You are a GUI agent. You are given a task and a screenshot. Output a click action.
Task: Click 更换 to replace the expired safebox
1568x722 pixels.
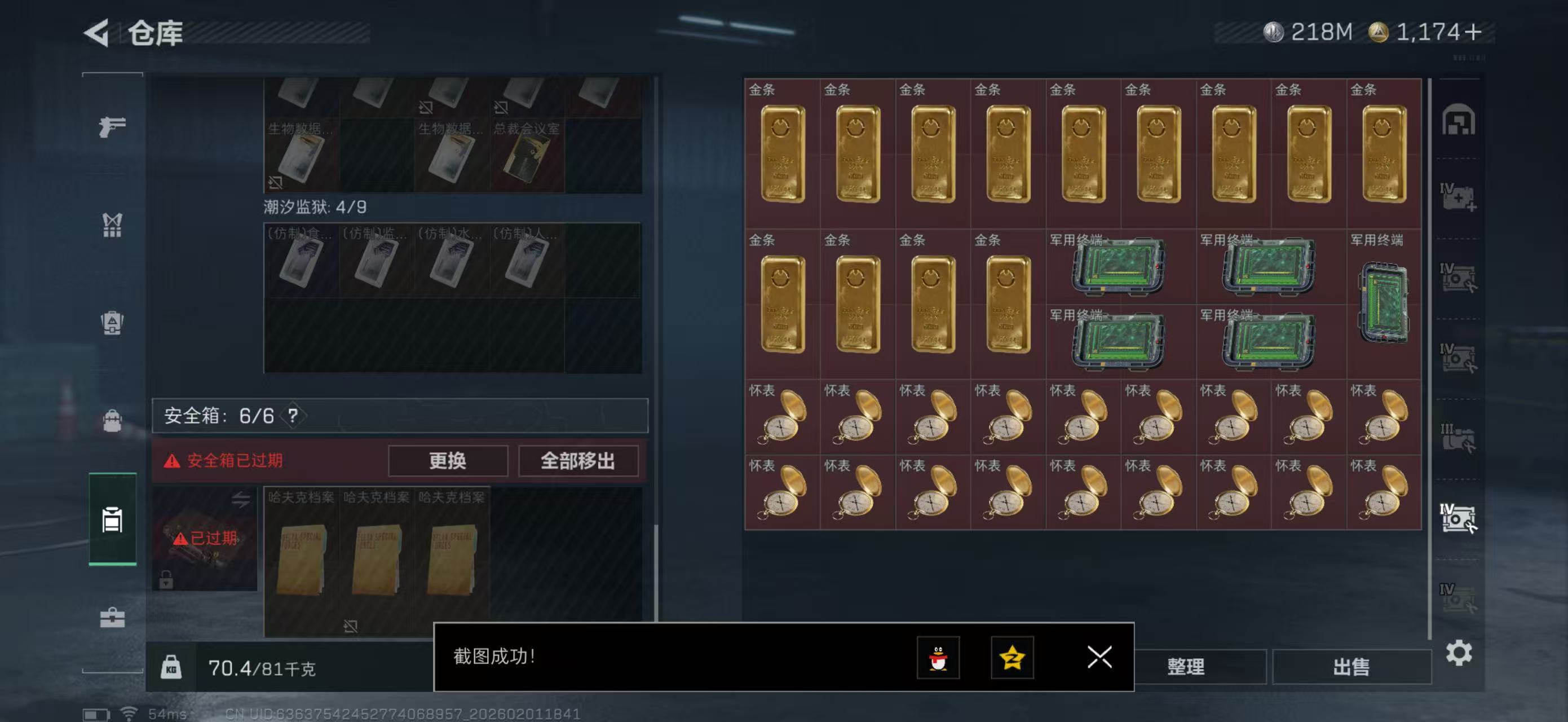[448, 461]
